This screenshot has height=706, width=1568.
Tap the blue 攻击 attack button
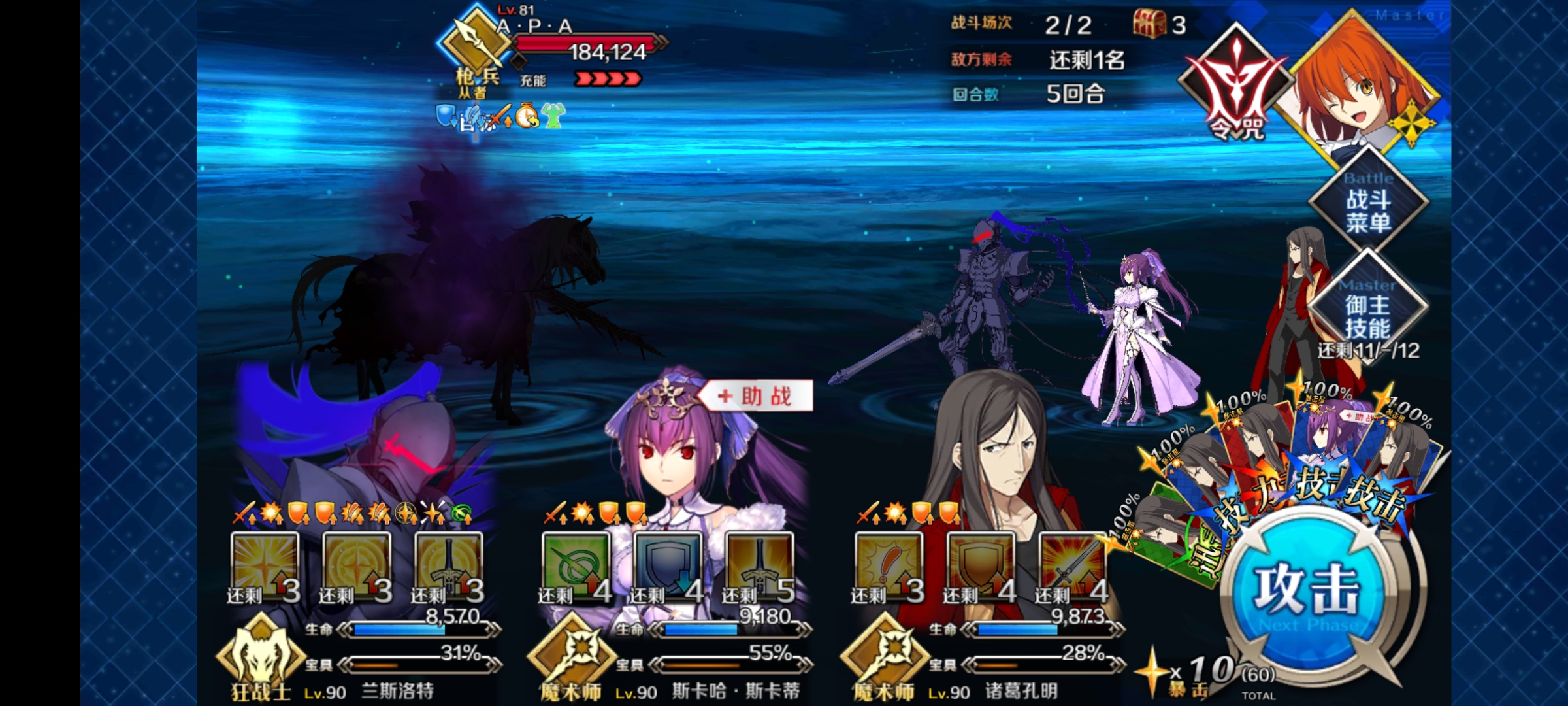tap(1305, 590)
